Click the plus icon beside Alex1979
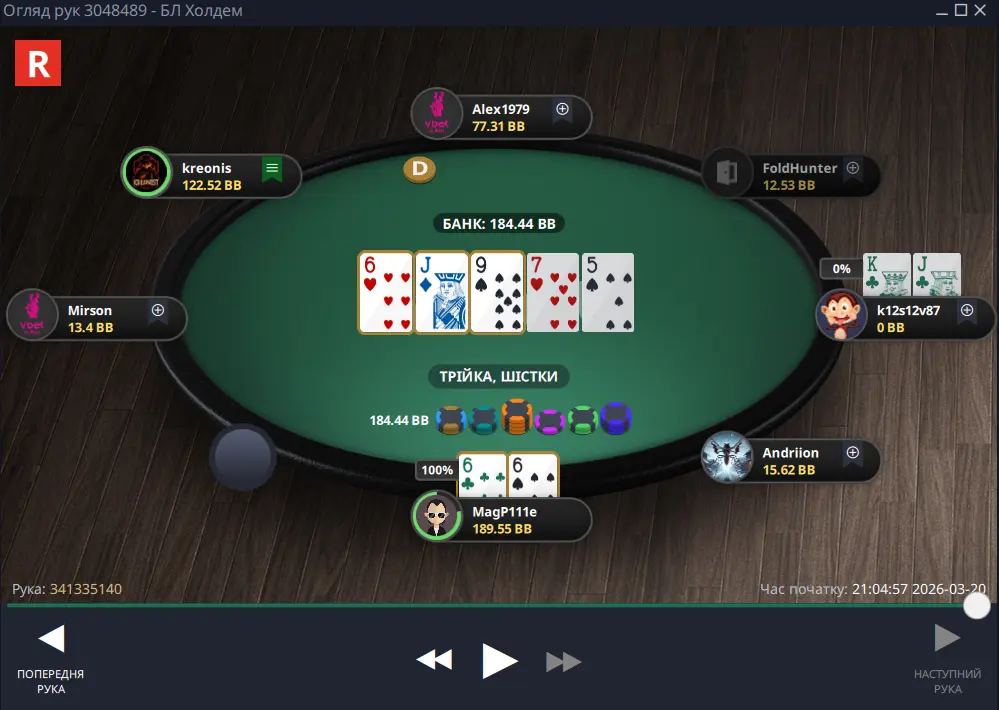Image resolution: width=999 pixels, height=710 pixels. click(562, 109)
